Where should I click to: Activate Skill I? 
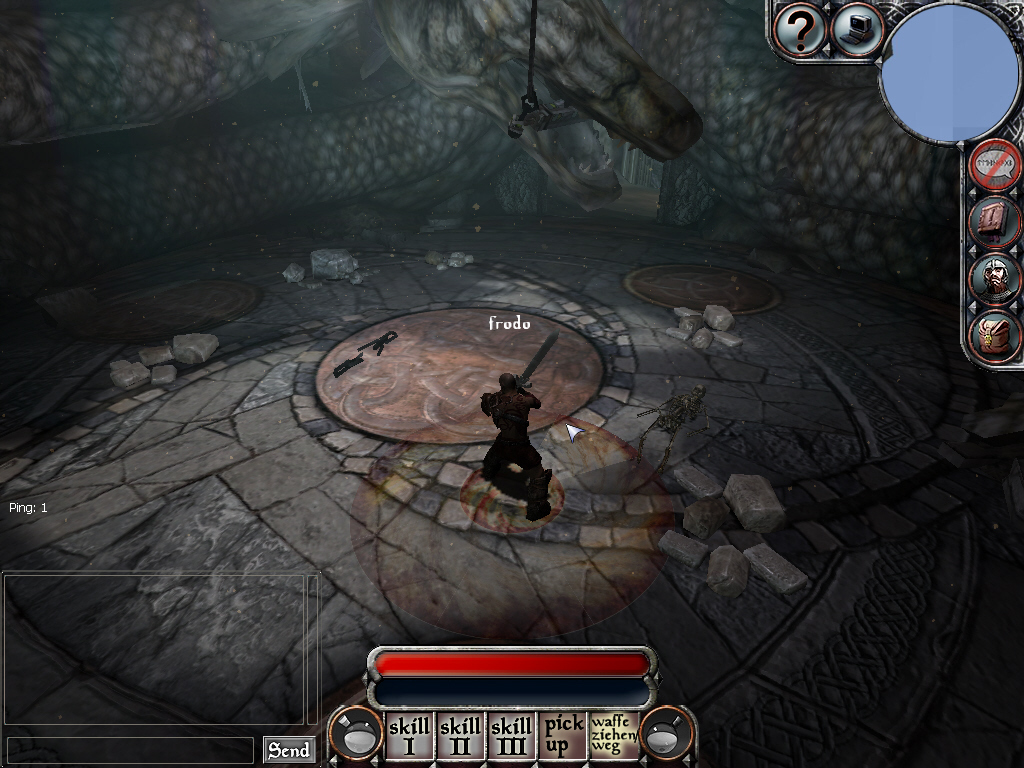coord(408,736)
